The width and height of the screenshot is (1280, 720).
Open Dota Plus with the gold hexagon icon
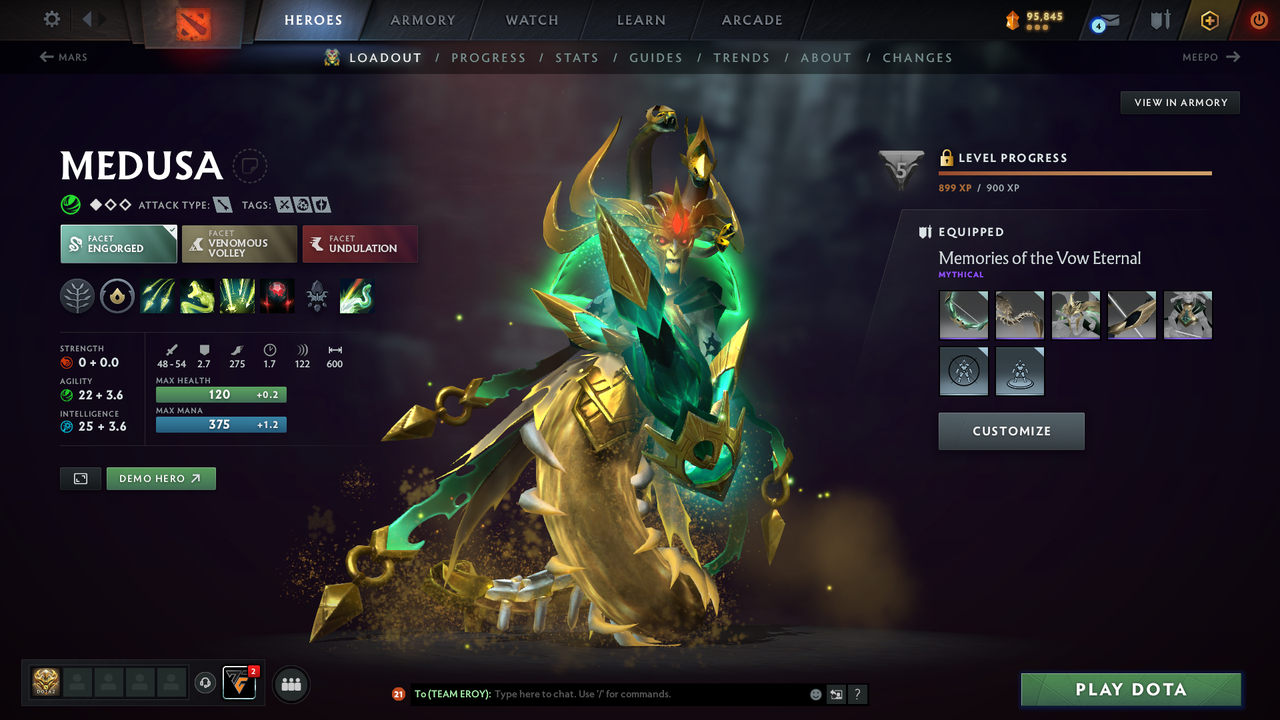pyautogui.click(x=1209, y=19)
